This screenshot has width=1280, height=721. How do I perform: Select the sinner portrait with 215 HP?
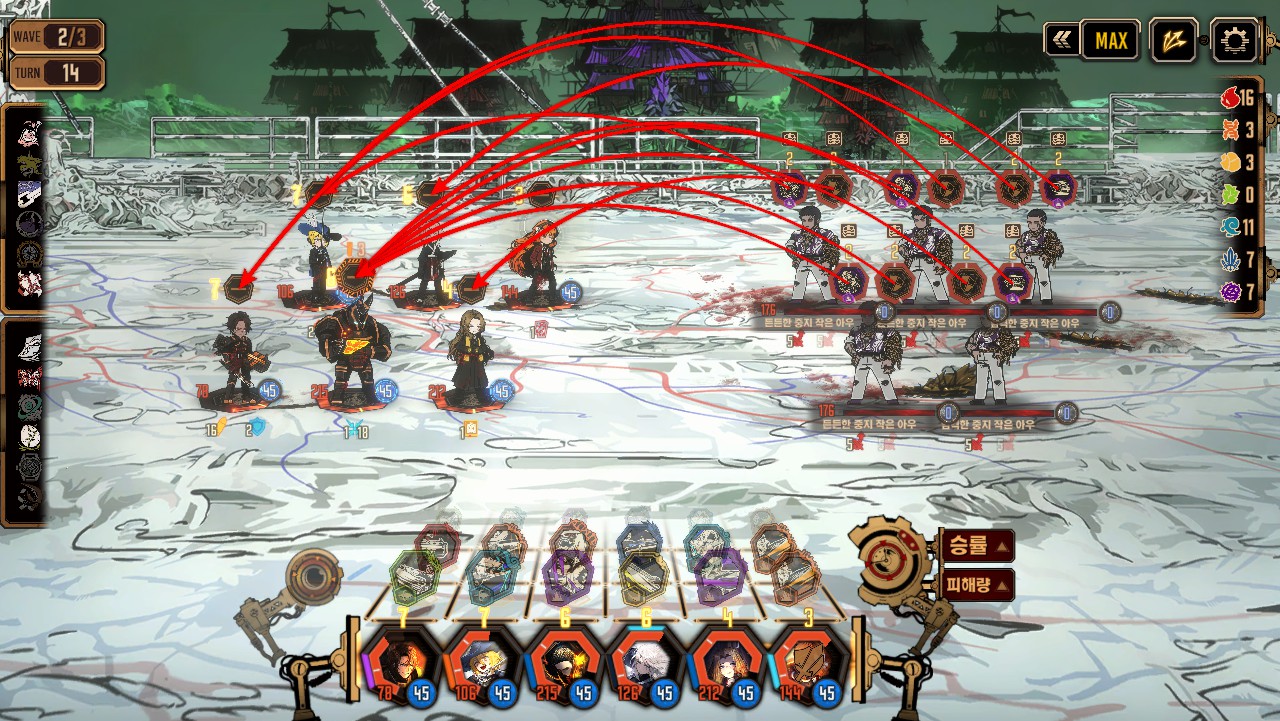565,664
